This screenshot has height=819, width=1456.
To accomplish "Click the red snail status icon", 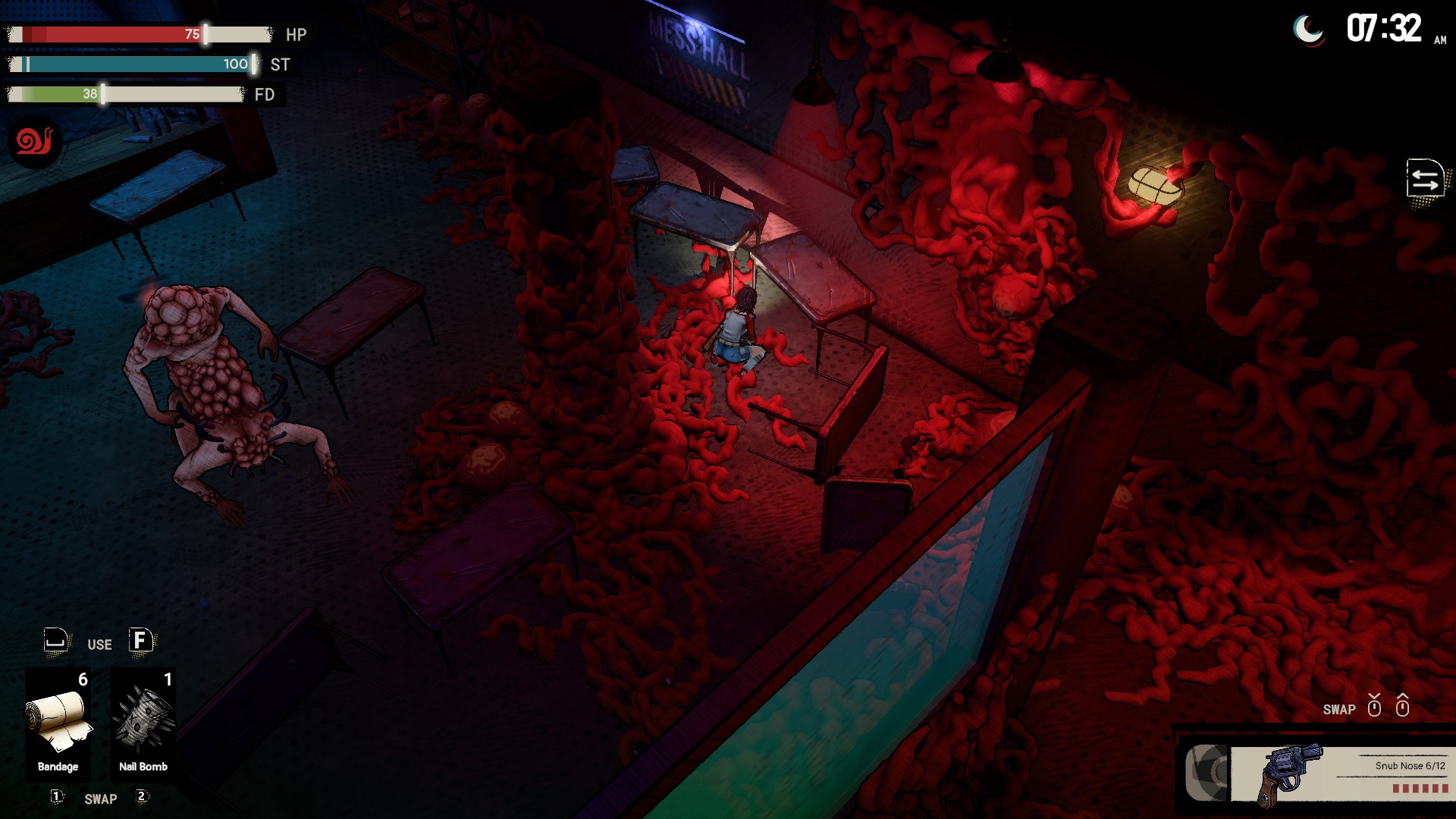I will (35, 142).
